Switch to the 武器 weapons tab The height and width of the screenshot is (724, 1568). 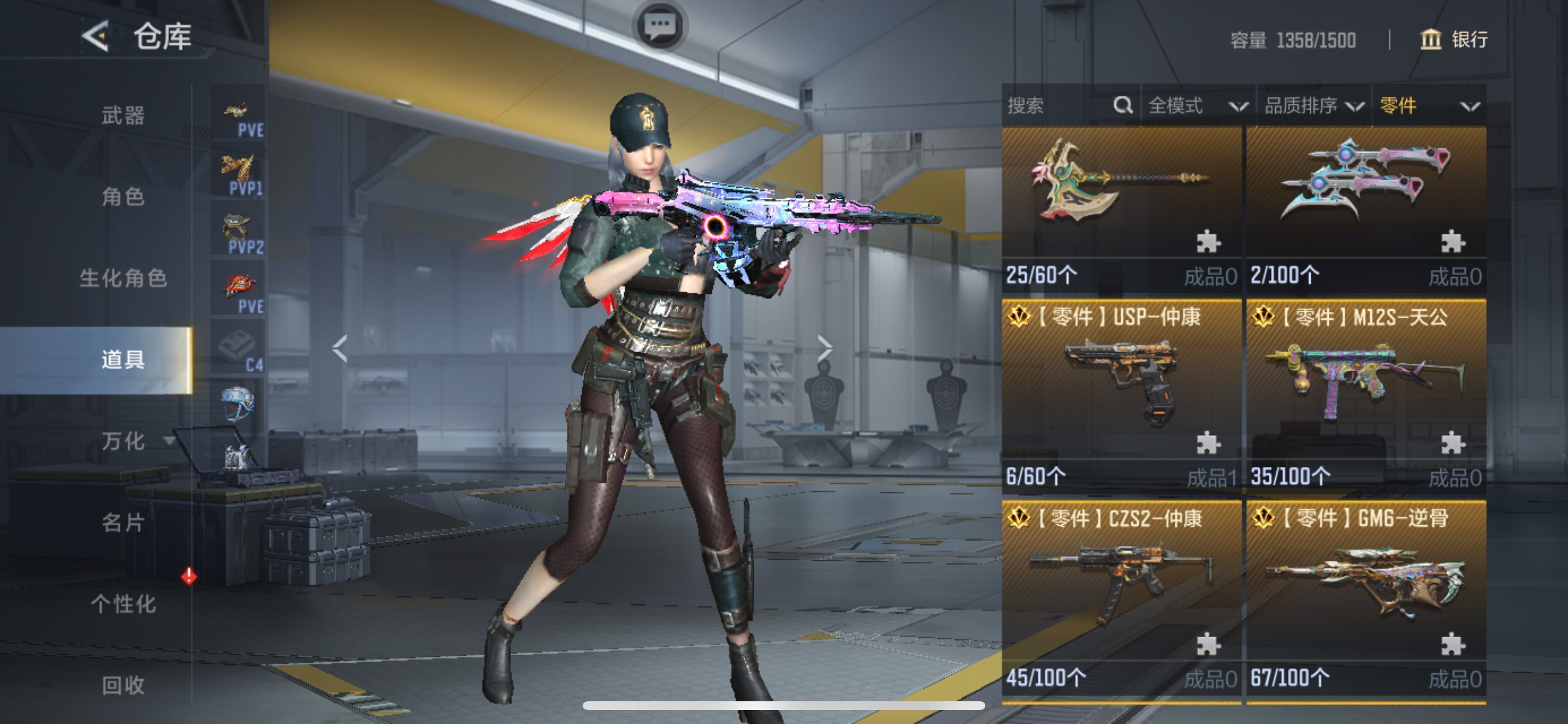[x=123, y=115]
